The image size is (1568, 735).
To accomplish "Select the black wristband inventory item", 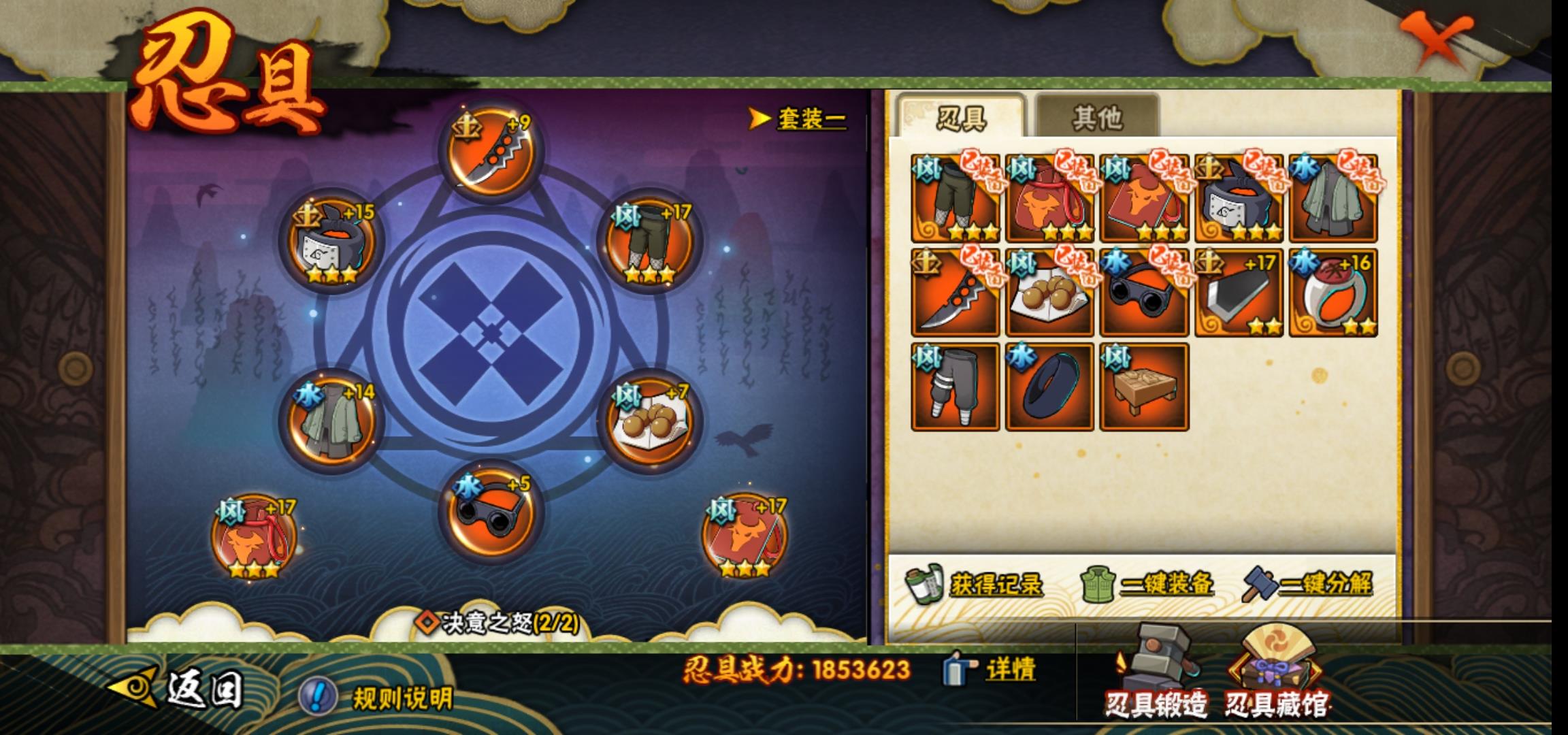I will (x=1050, y=387).
